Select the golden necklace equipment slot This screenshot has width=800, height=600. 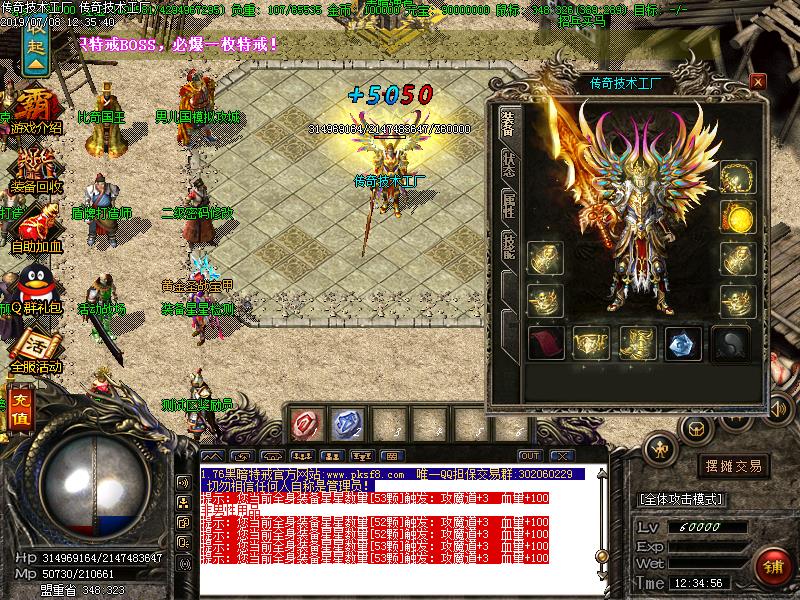pyautogui.click(x=737, y=175)
